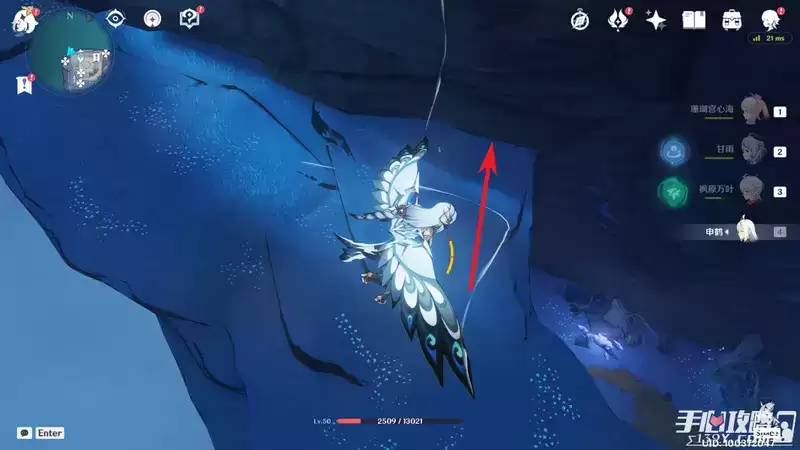Open the four-pointed star Wish icon
Viewport: 800px width, 450px height.
656,19
